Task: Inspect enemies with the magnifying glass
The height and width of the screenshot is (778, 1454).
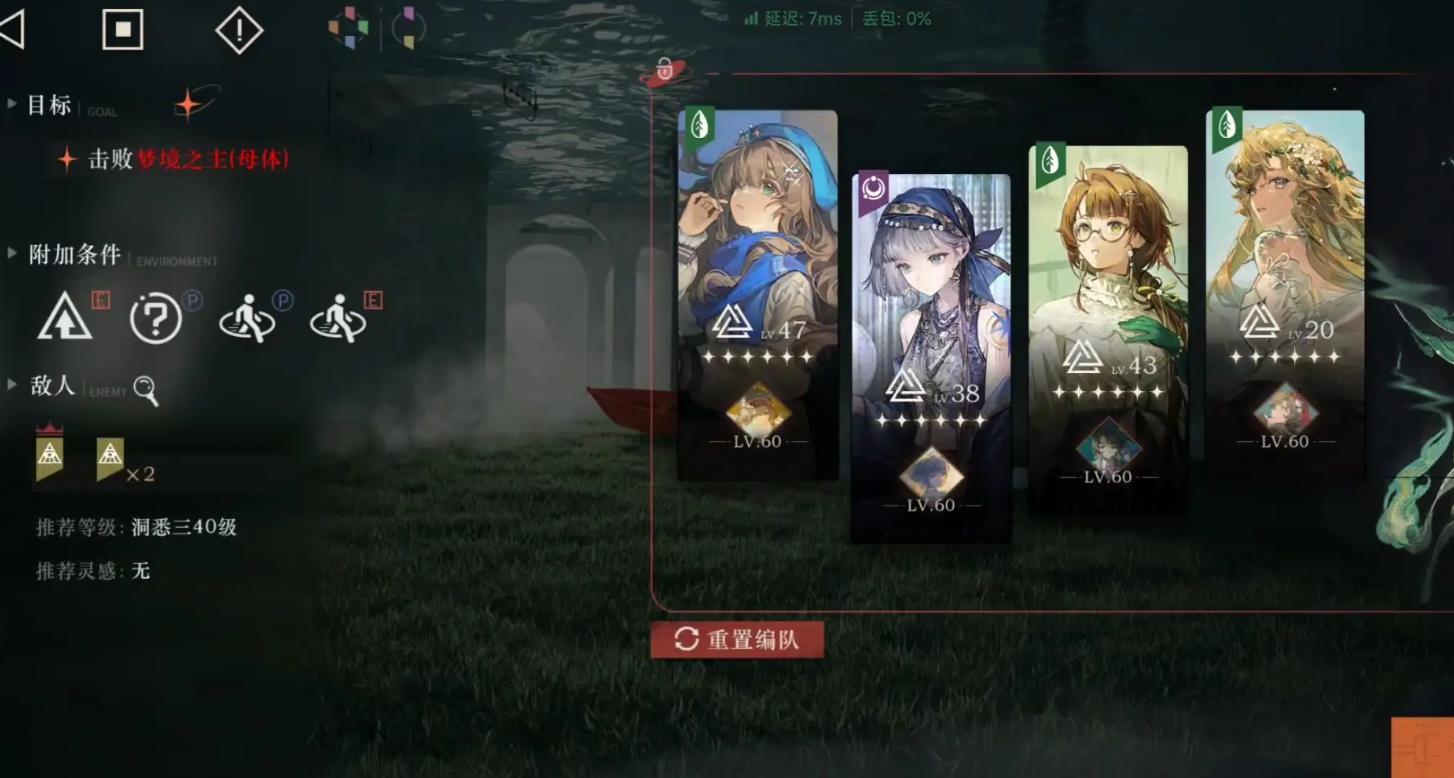Action: point(146,390)
